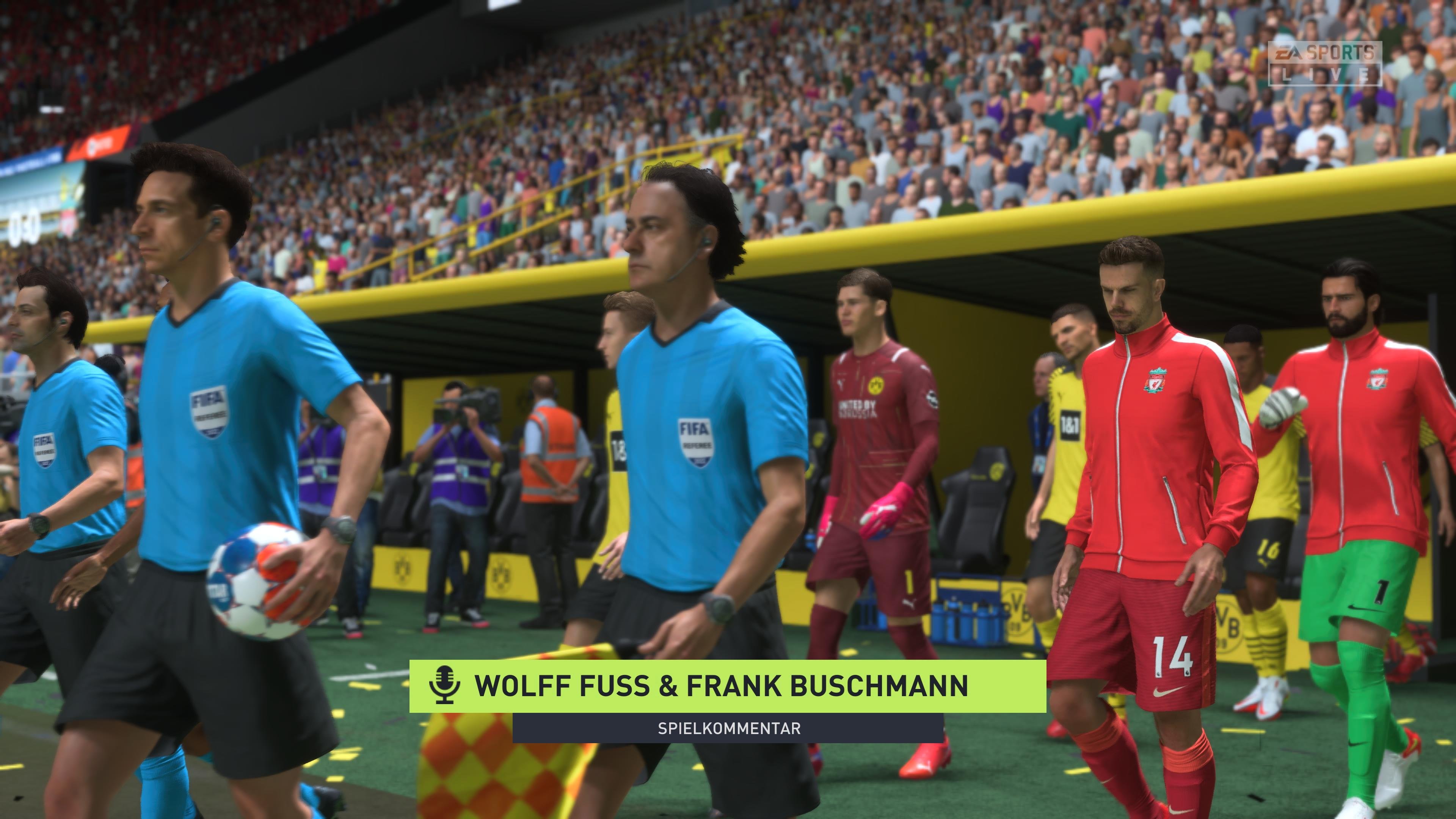
Task: Click the 1&1 sponsor logo on the Dortmund shirt
Action: pos(1070,424)
